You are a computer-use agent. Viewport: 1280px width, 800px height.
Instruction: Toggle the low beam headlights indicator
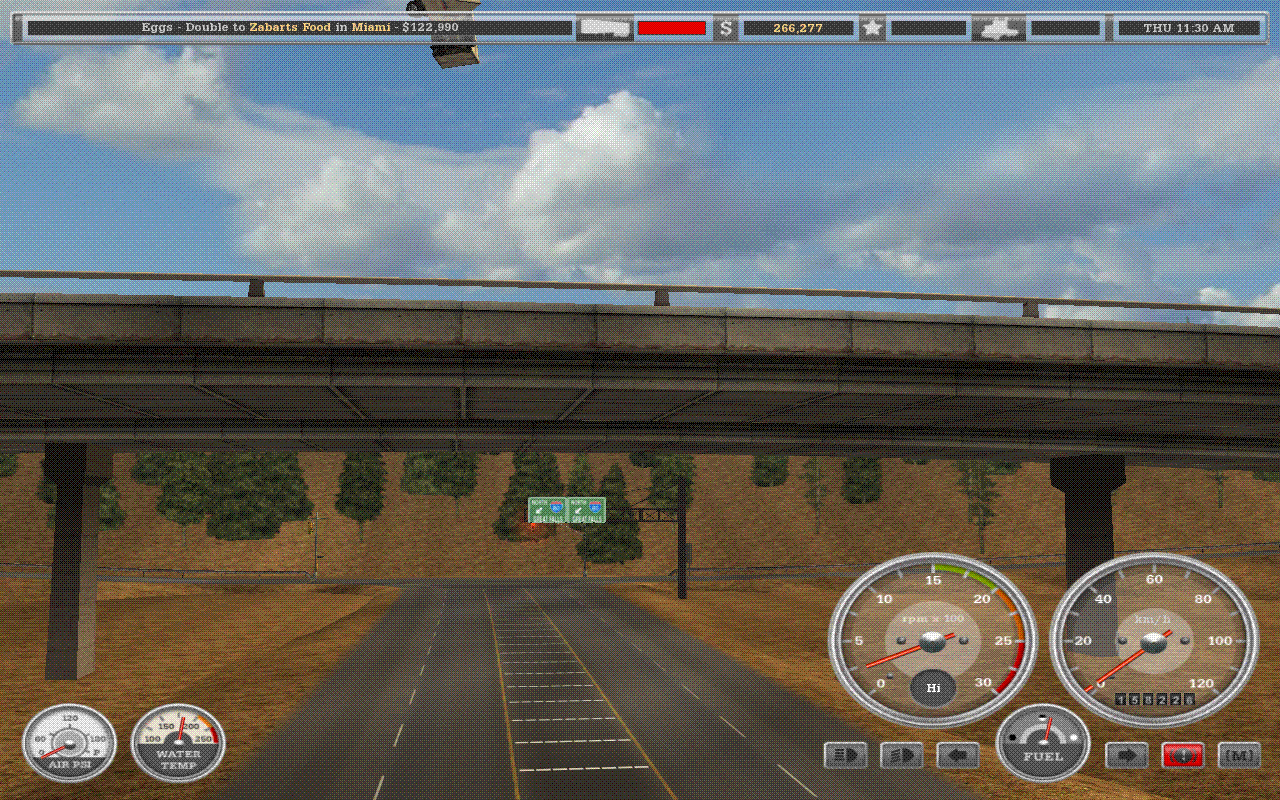pos(901,756)
